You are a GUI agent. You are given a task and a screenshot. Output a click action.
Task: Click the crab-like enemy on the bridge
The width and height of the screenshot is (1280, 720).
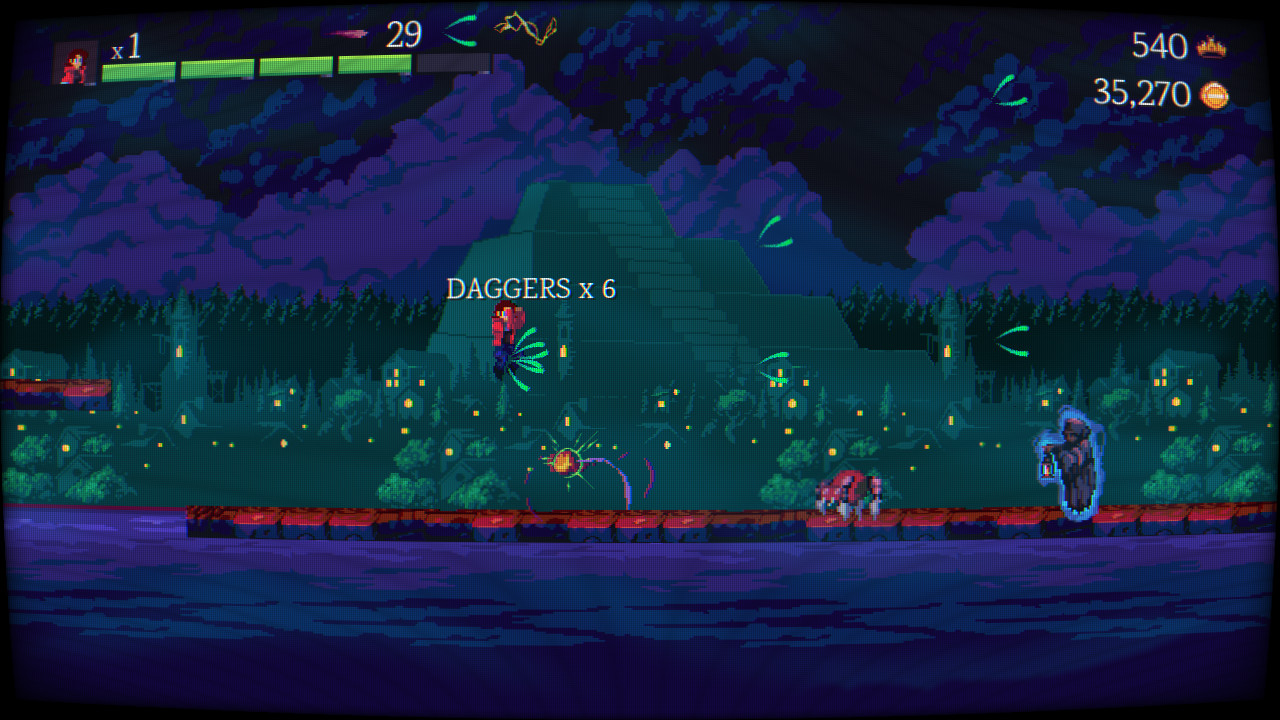[847, 492]
